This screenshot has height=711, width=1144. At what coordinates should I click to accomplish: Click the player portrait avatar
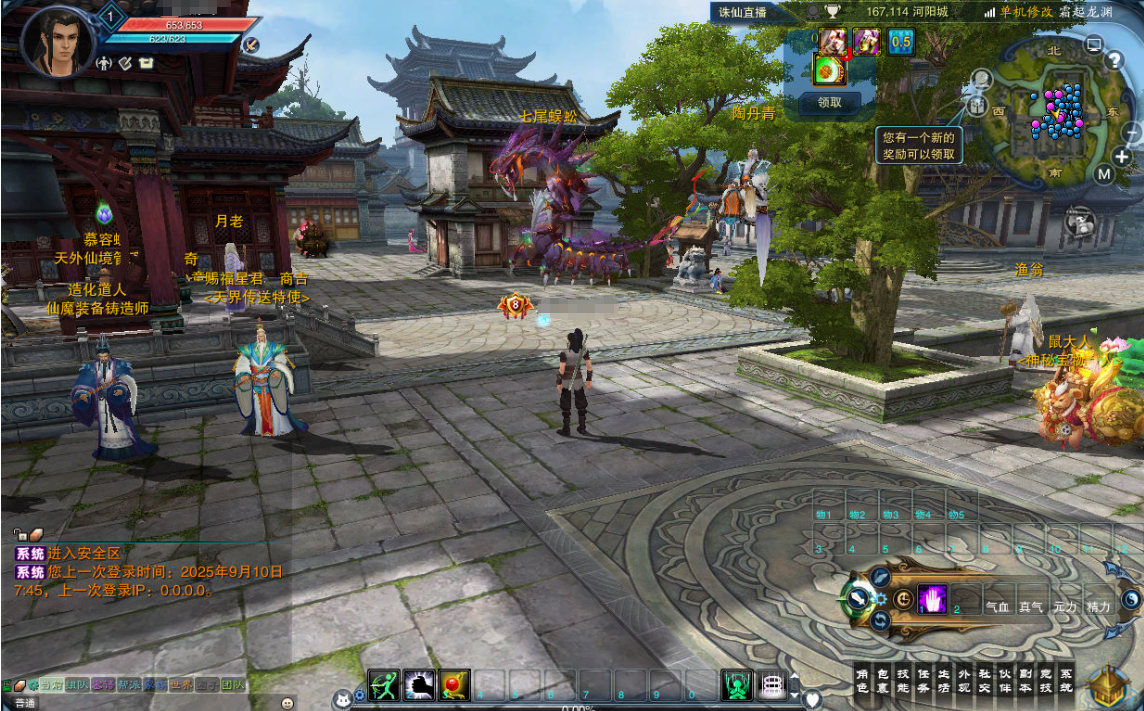tap(55, 42)
